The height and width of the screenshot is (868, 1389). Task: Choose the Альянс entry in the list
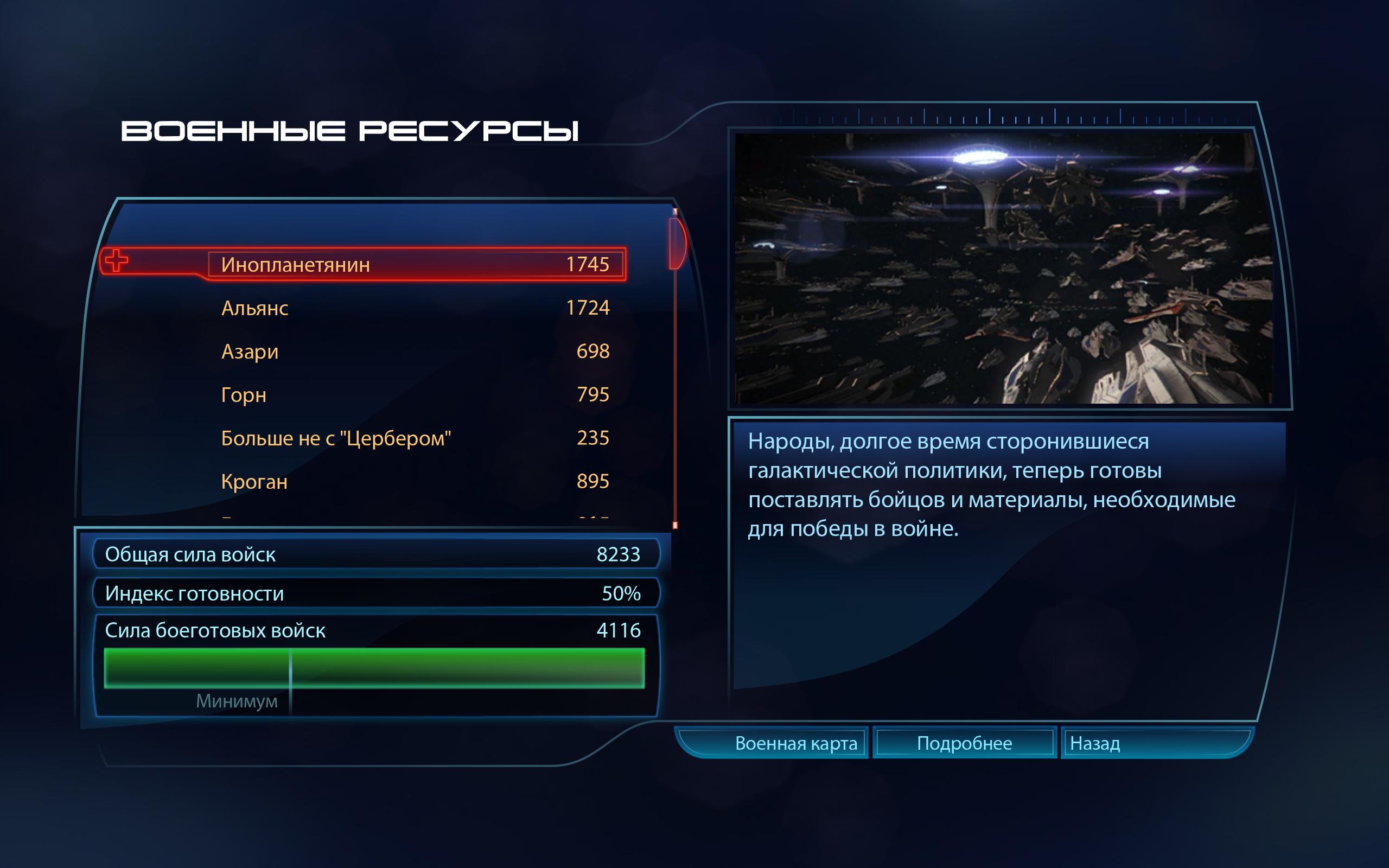point(415,308)
